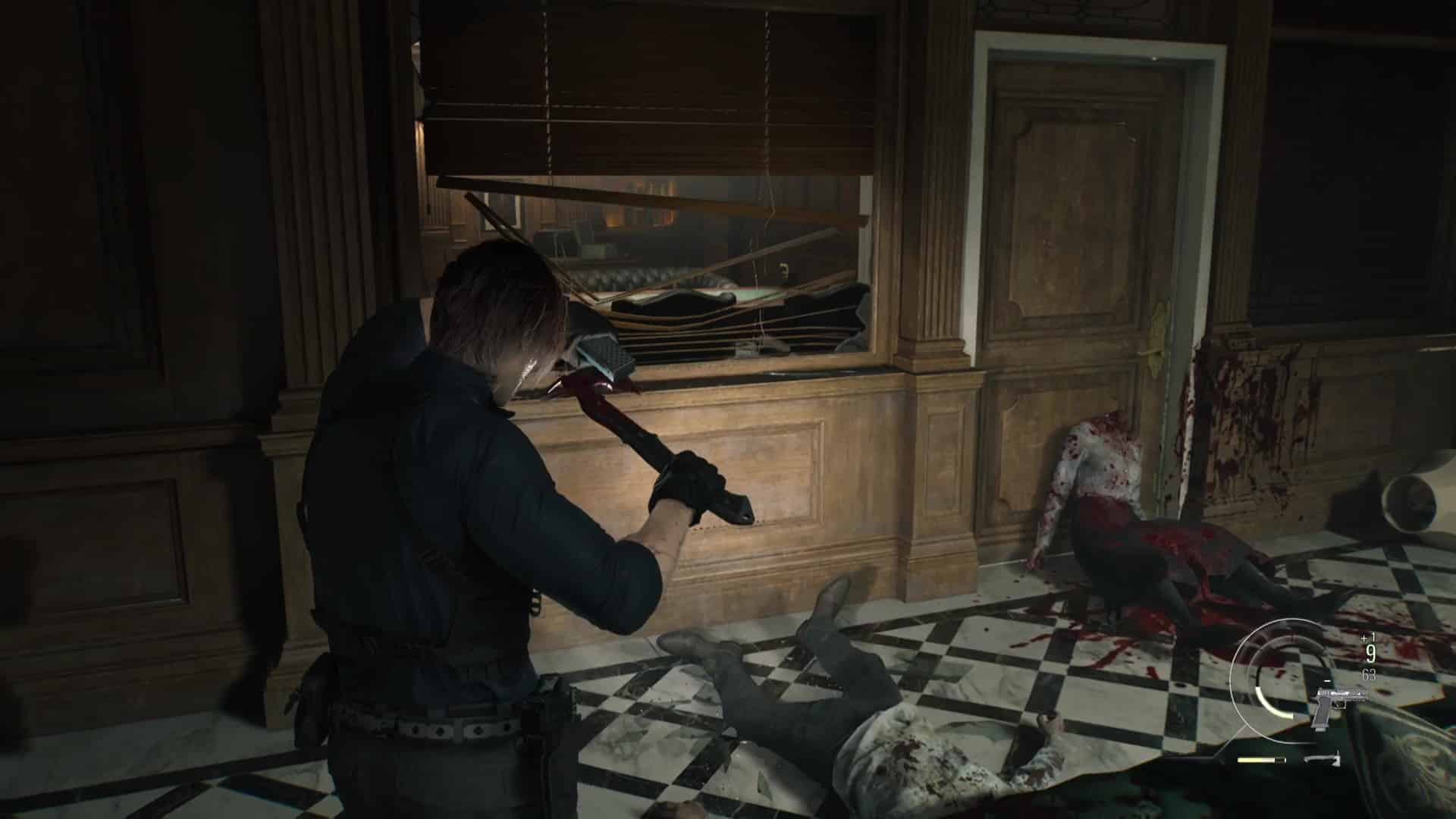
Task: Click the reserve ammo count of 63
Action: click(1369, 674)
